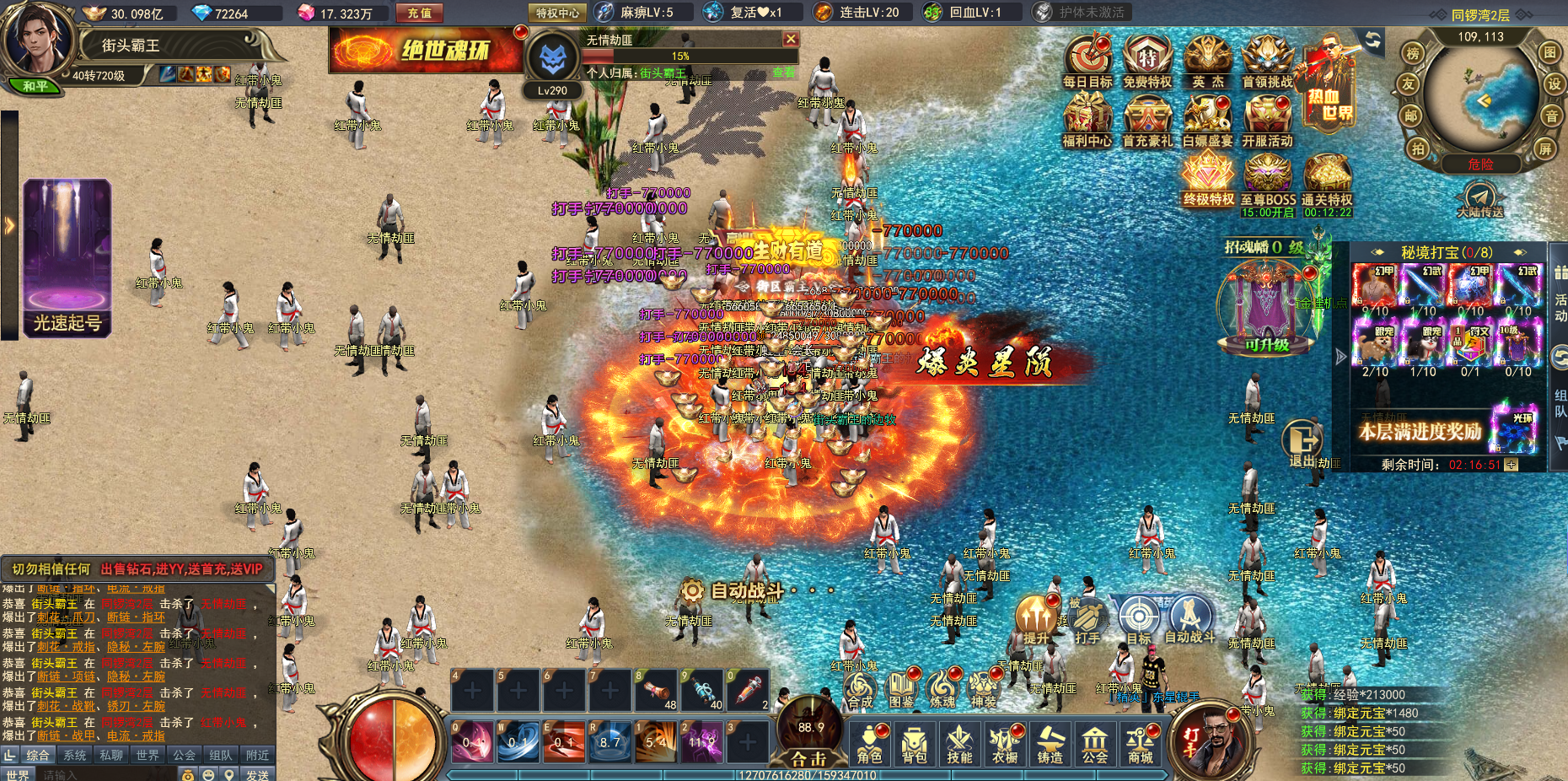Open the 光速起号 promotion banner

pyautogui.click(x=67, y=258)
